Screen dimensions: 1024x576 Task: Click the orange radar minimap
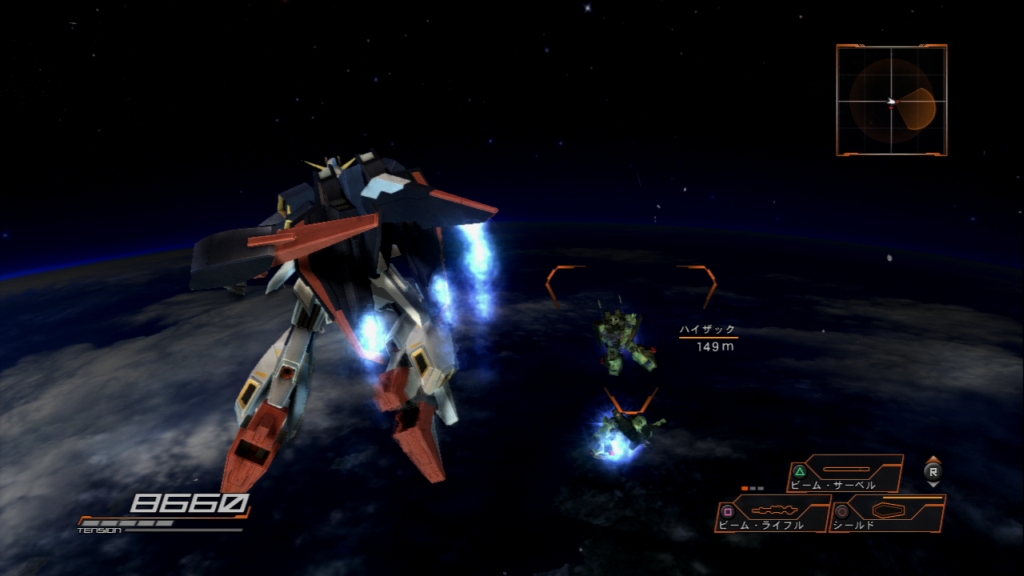tap(891, 100)
